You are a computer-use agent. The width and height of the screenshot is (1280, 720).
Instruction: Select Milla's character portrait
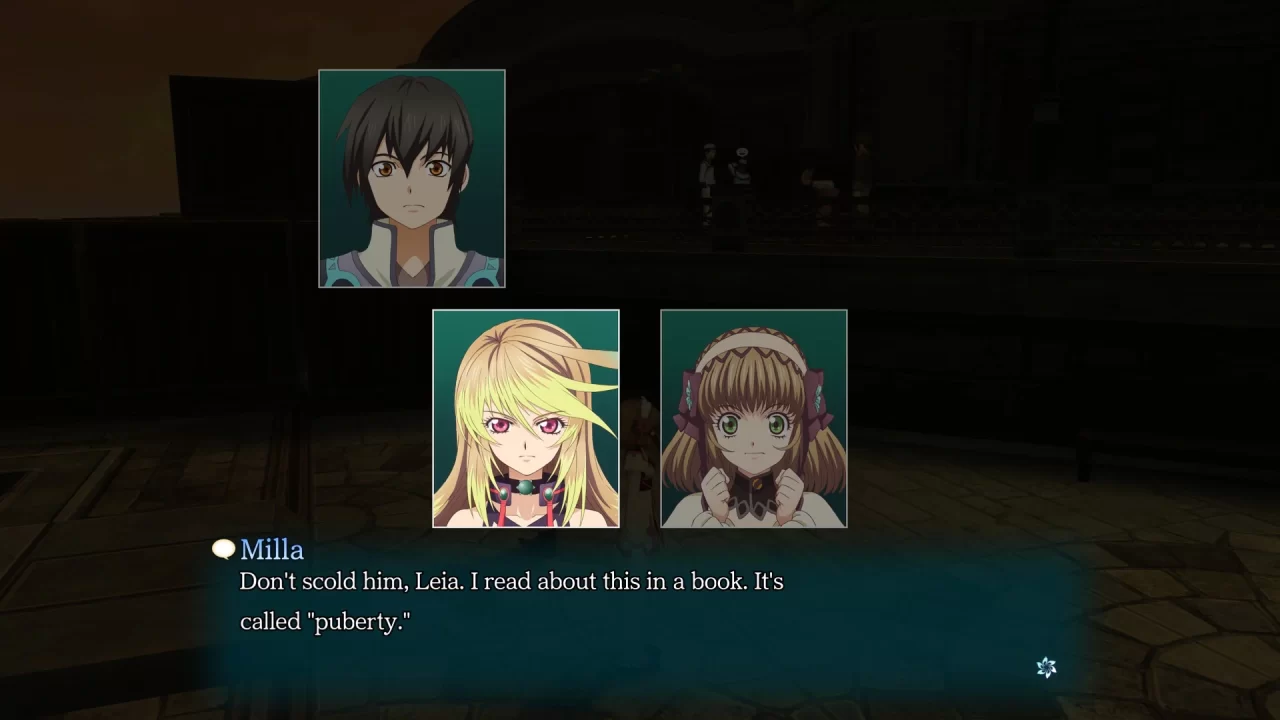pyautogui.click(x=525, y=418)
